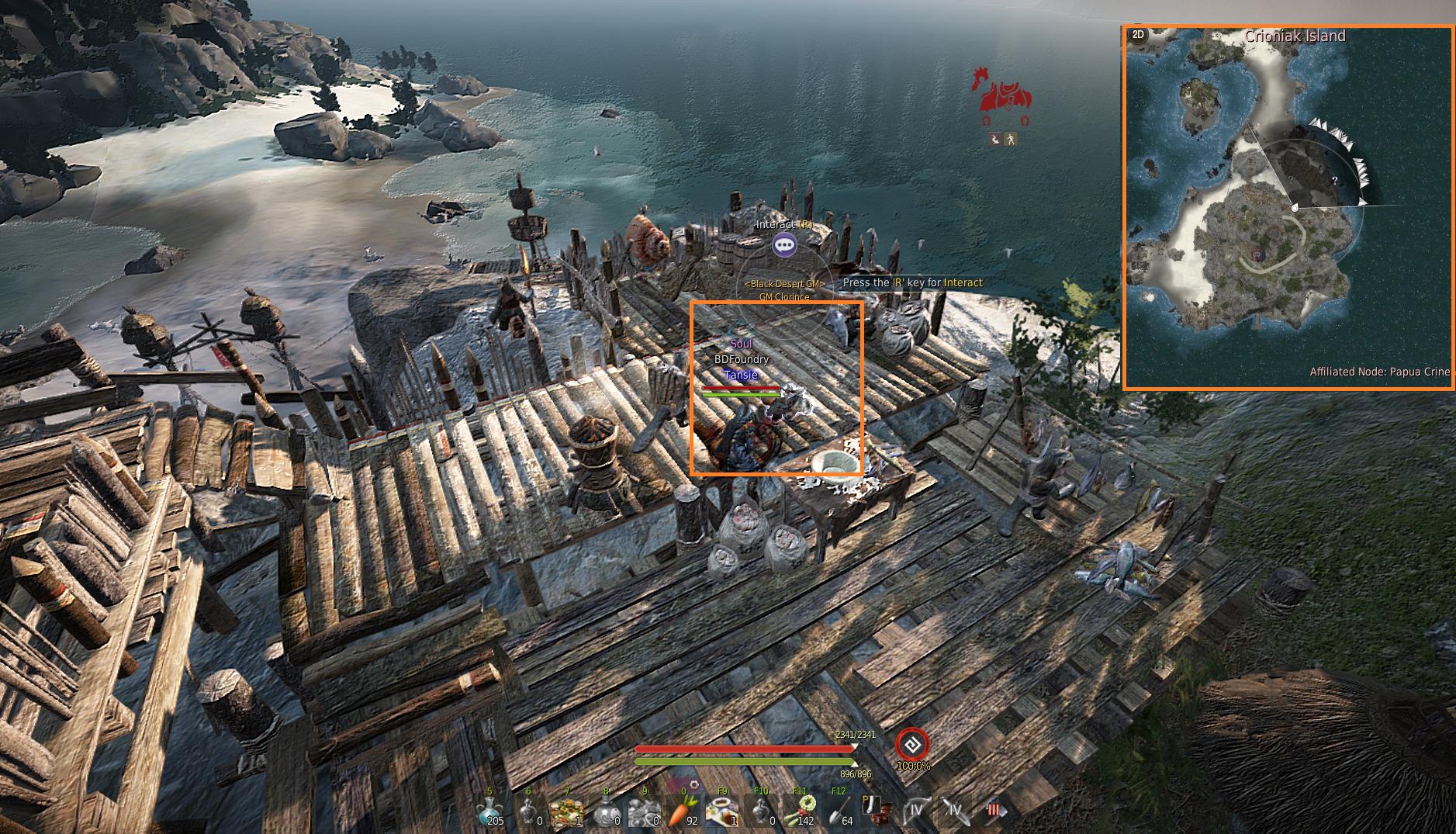Viewport: 1456px width, 834px height.
Task: Click the Interact speech bubble icon
Action: (x=784, y=245)
